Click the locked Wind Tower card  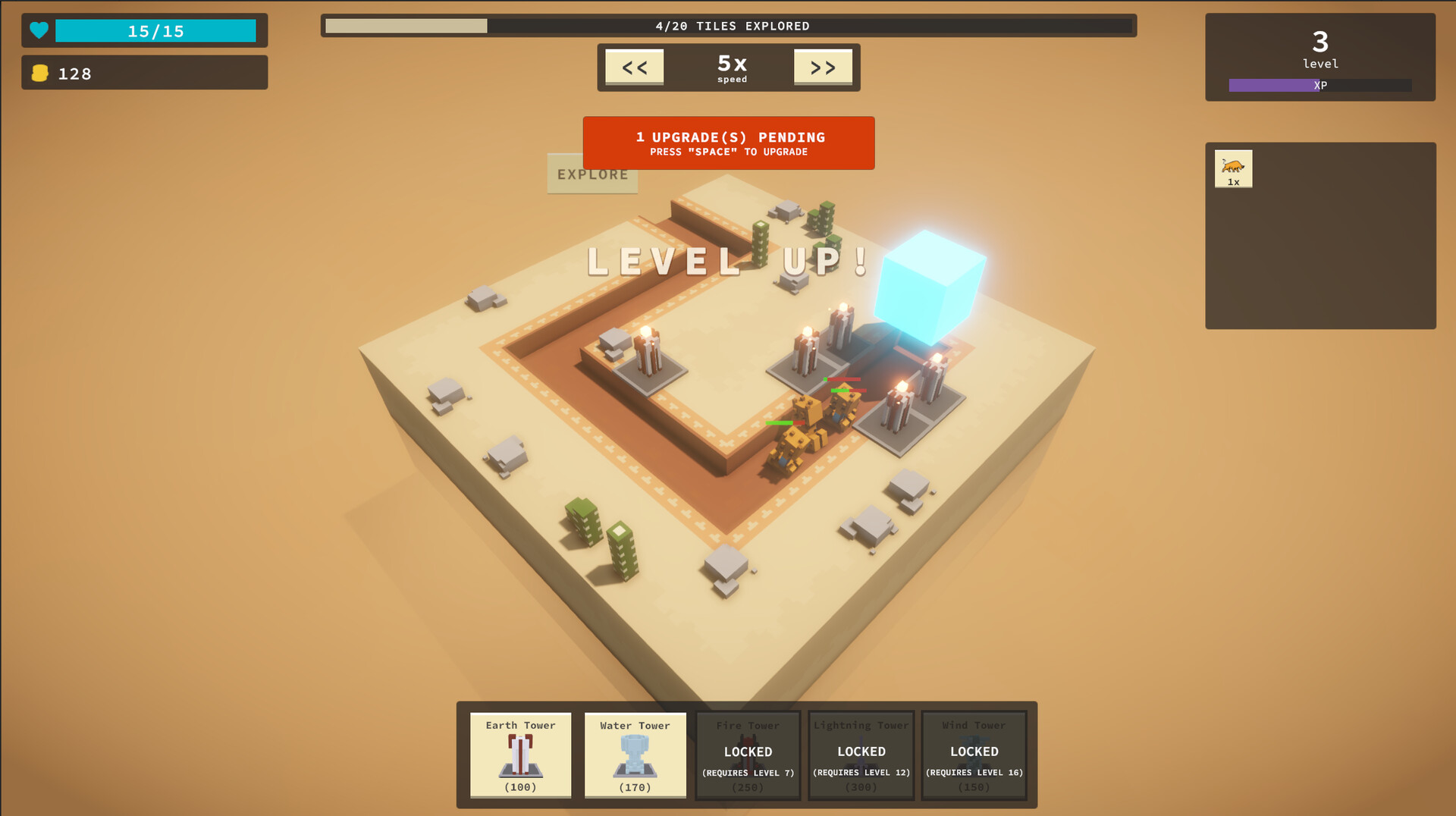click(x=974, y=755)
